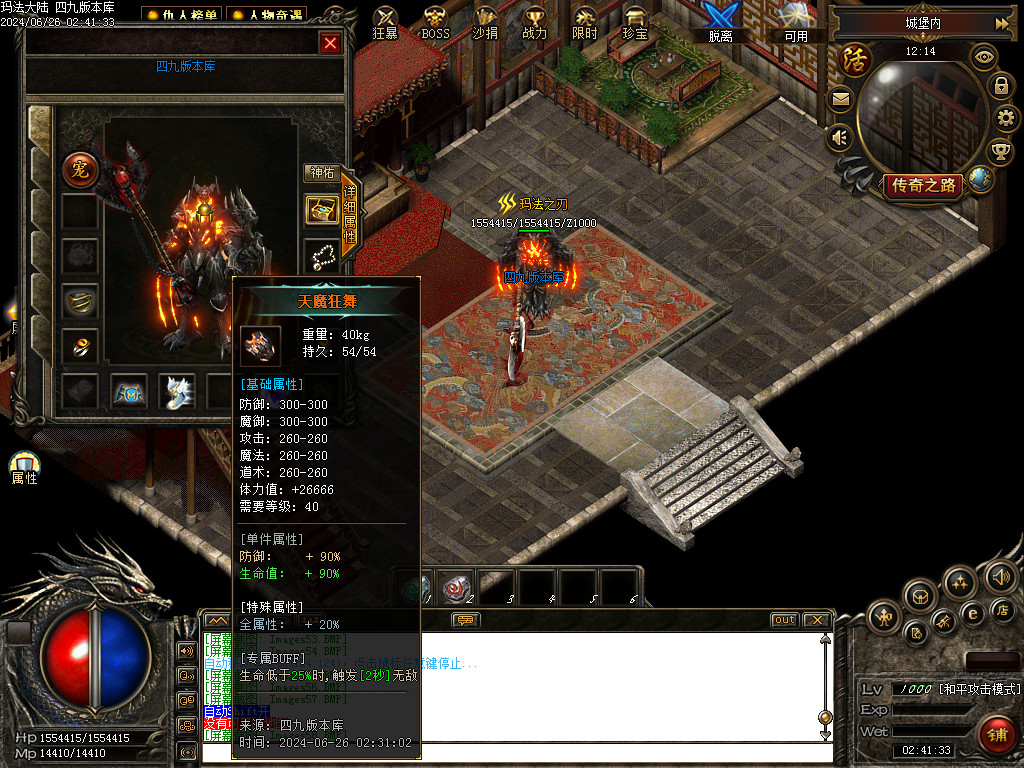
Task: Select the red gem ring slot
Action: pyautogui.click(x=78, y=345)
